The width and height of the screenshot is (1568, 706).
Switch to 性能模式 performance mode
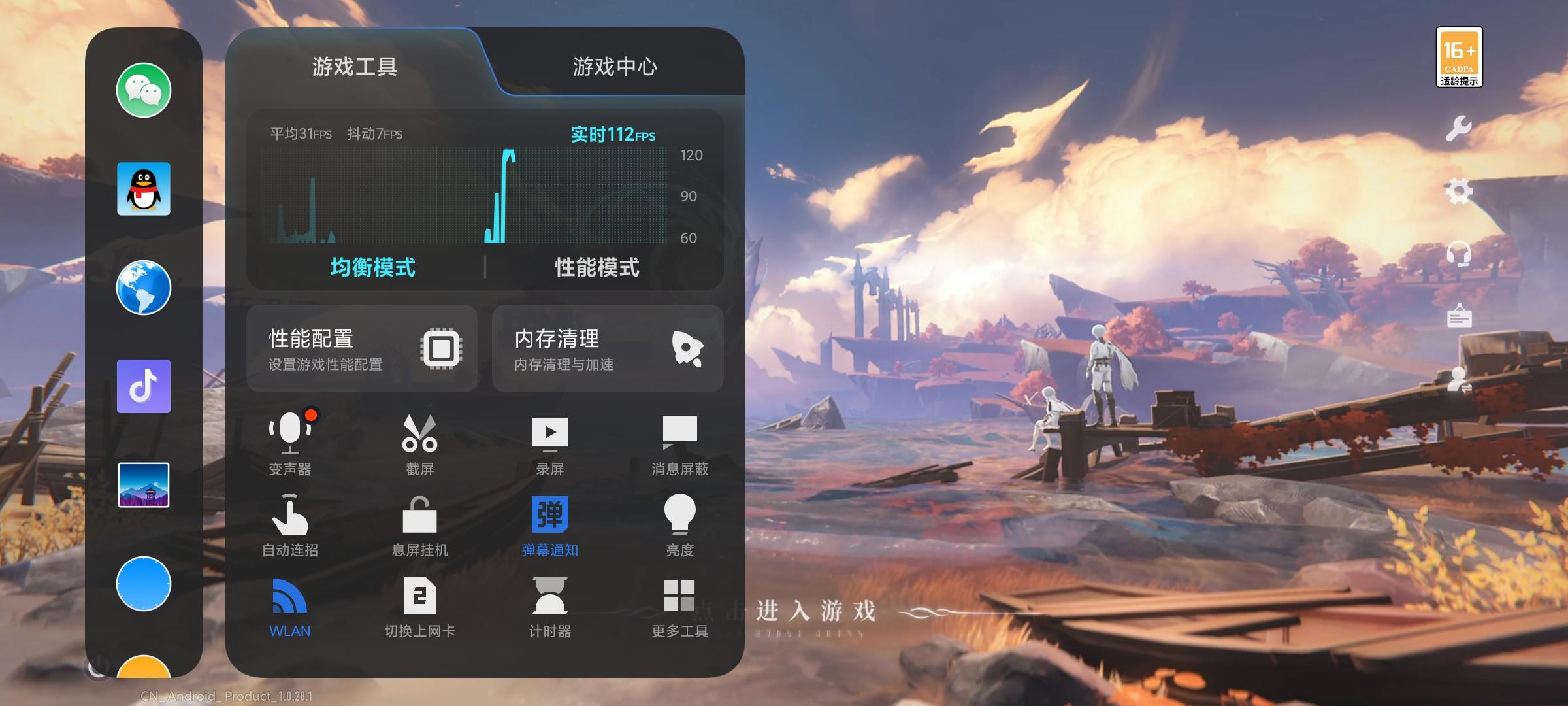(596, 268)
